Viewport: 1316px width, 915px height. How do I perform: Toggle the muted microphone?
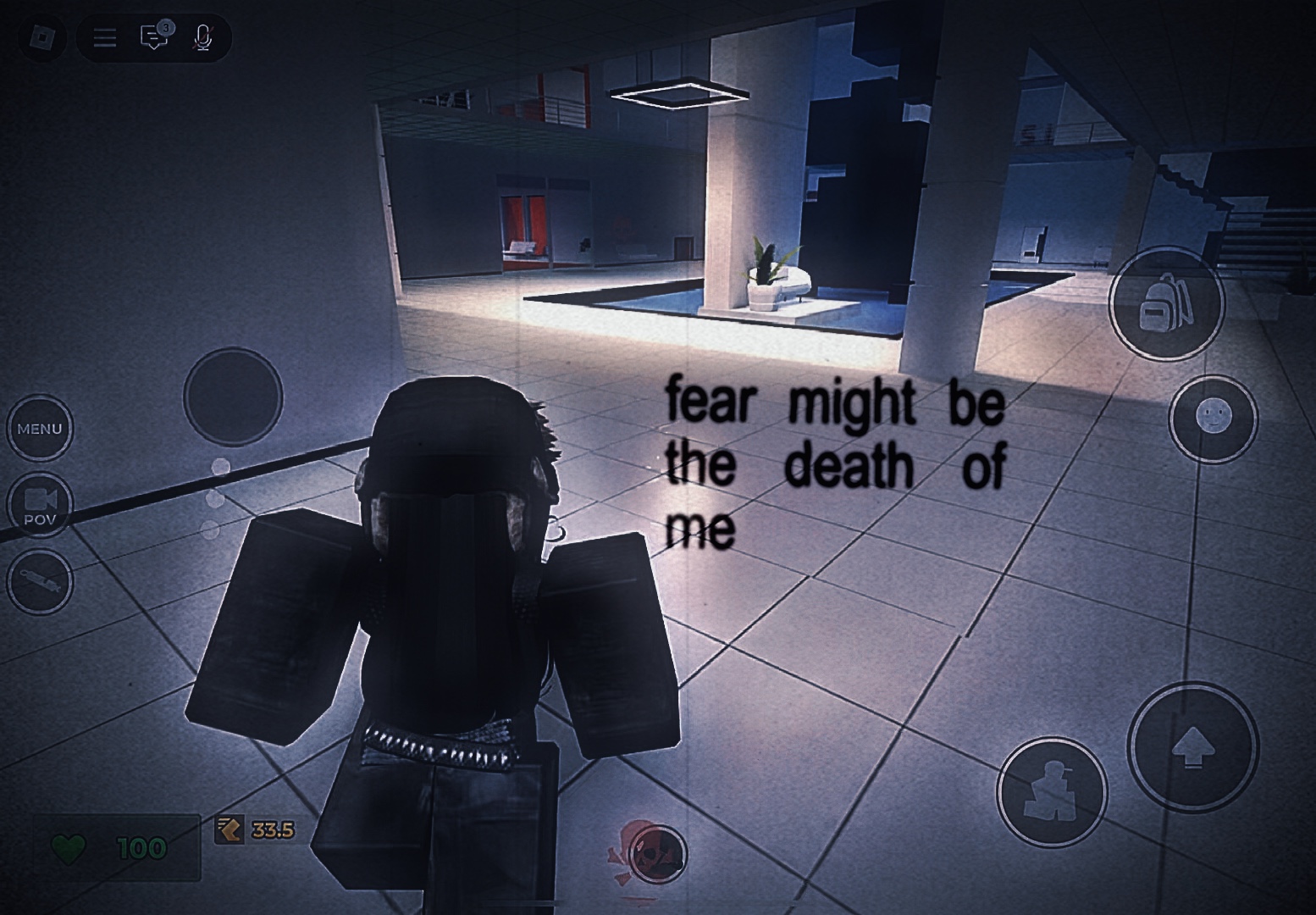[x=202, y=37]
